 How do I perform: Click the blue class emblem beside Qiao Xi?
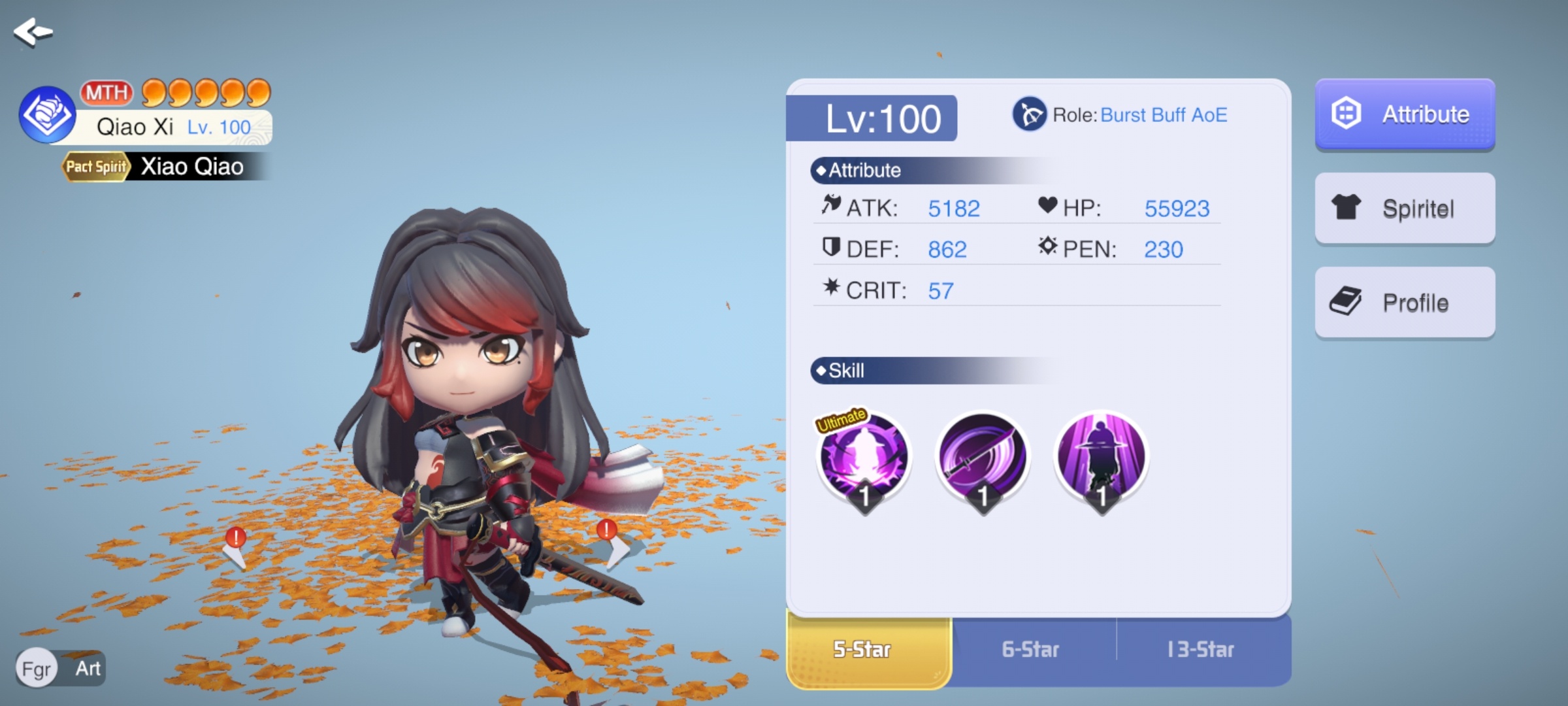(47, 115)
